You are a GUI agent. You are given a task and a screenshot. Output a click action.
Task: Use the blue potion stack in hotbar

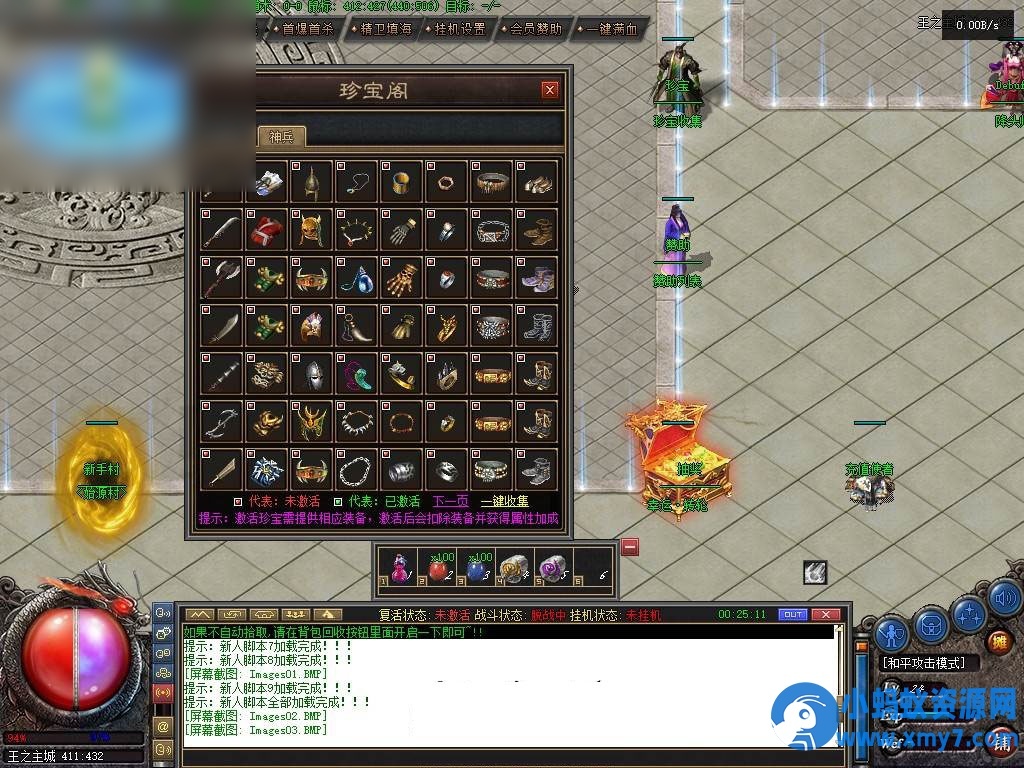pyautogui.click(x=476, y=568)
